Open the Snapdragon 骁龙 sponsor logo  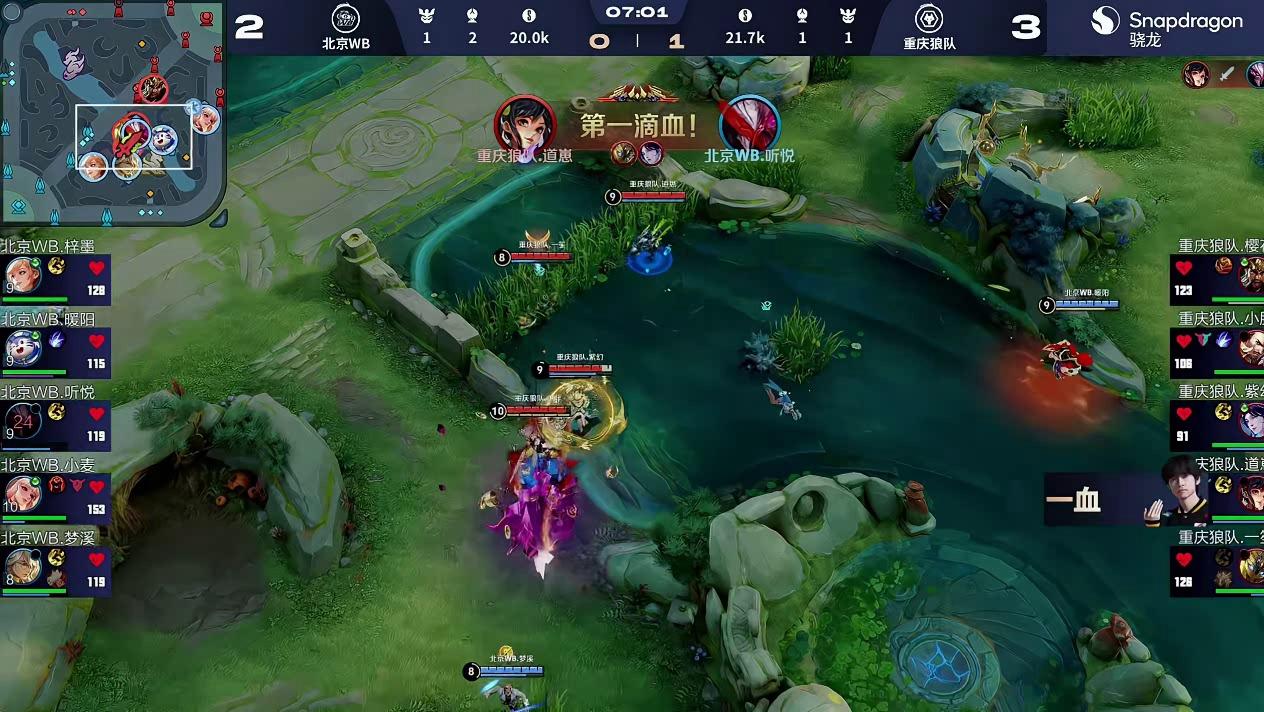click(1166, 27)
